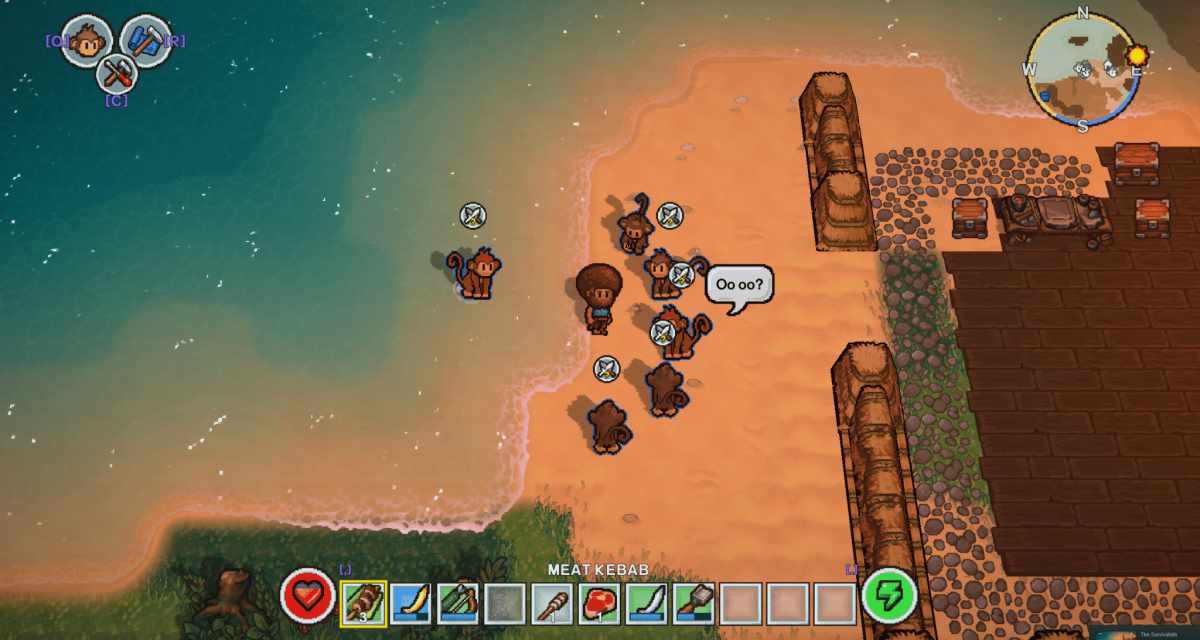The width and height of the screenshot is (1200, 640).
Task: Open the crafting menu with crossed tools
Action: [x=116, y=73]
